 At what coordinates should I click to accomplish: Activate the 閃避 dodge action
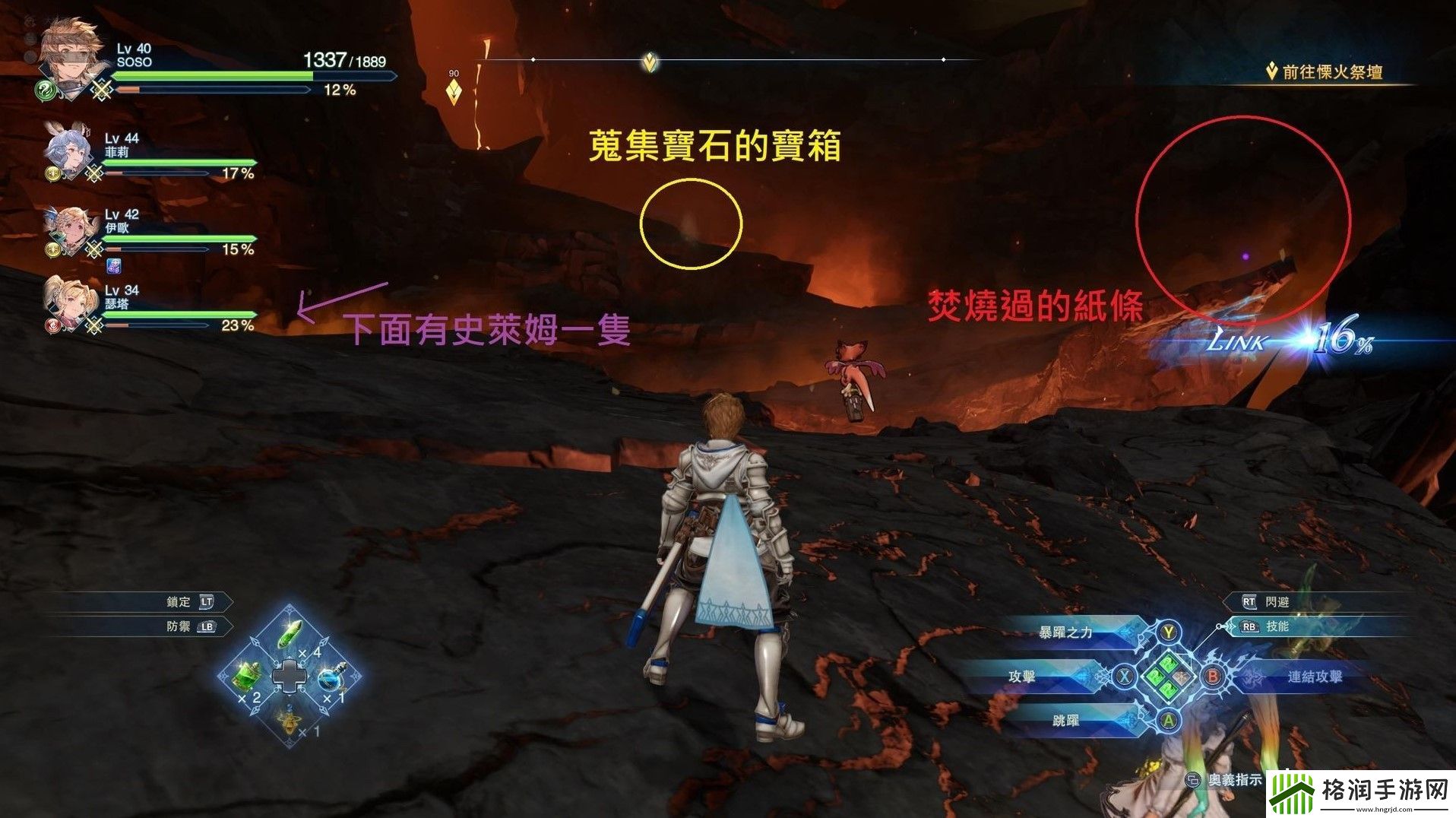point(1277,601)
